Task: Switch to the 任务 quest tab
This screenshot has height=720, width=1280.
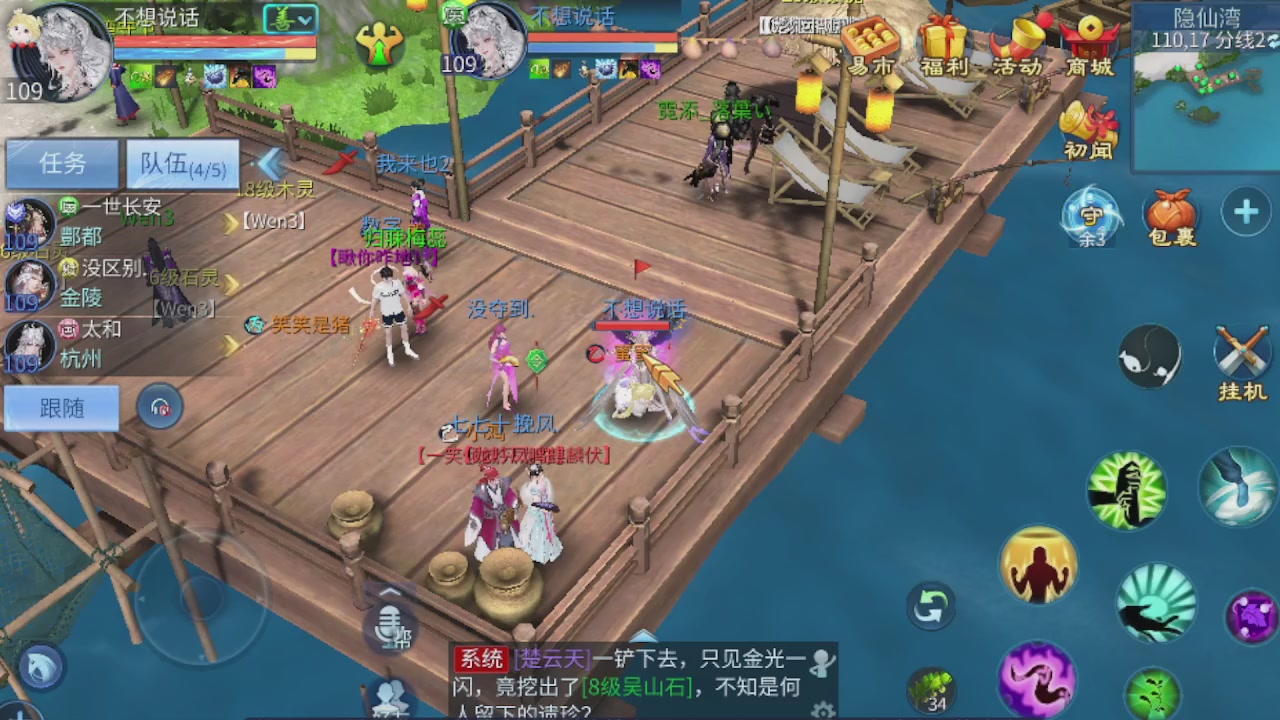Action: point(62,163)
